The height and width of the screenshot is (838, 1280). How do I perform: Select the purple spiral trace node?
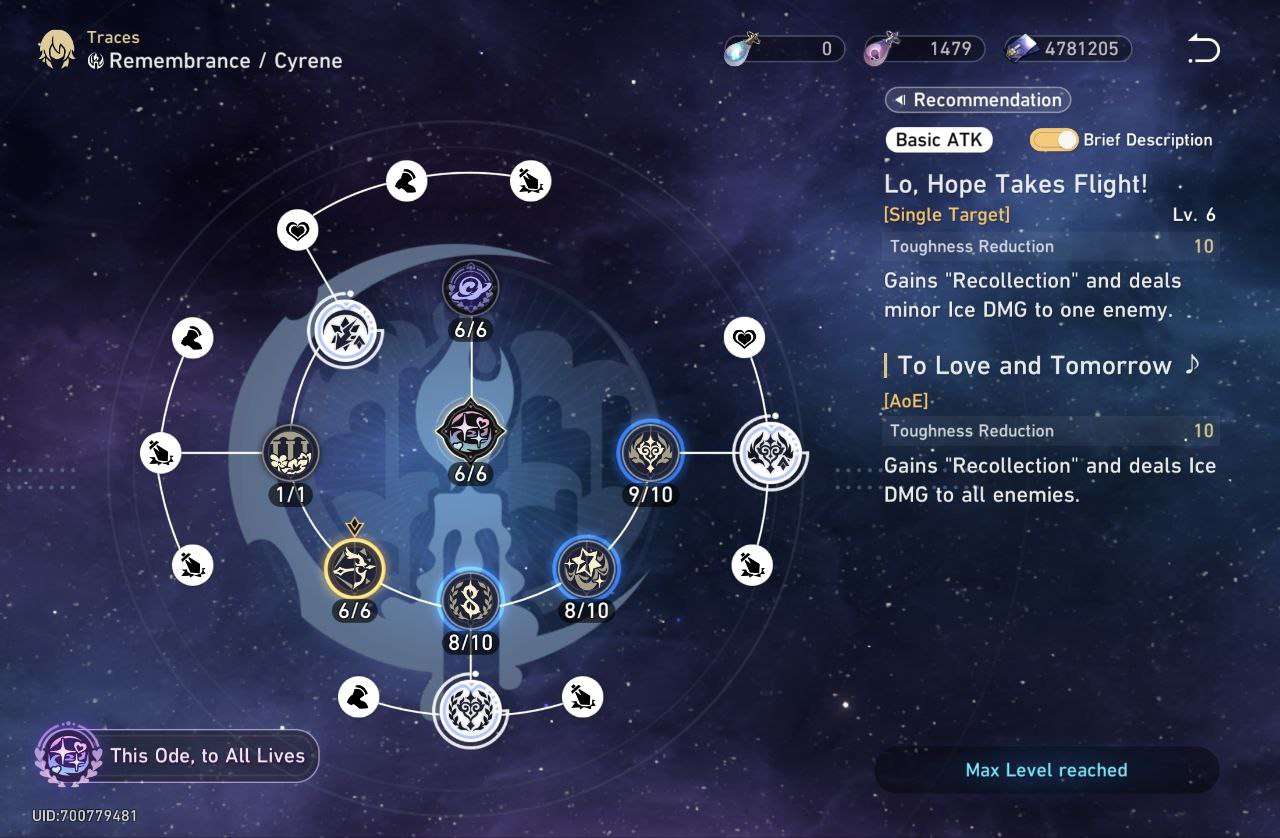(471, 289)
